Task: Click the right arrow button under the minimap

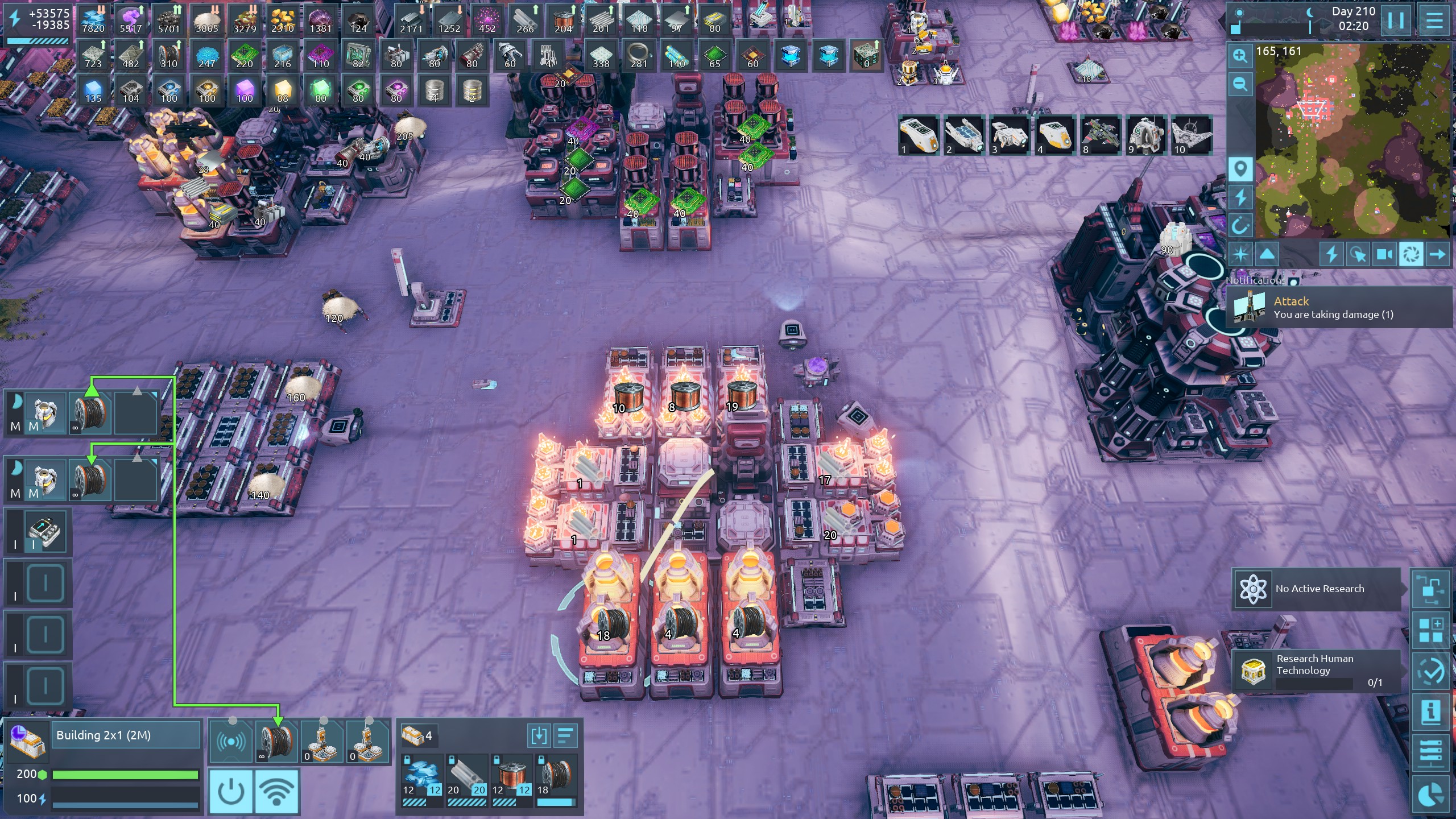Action: 1437,254
